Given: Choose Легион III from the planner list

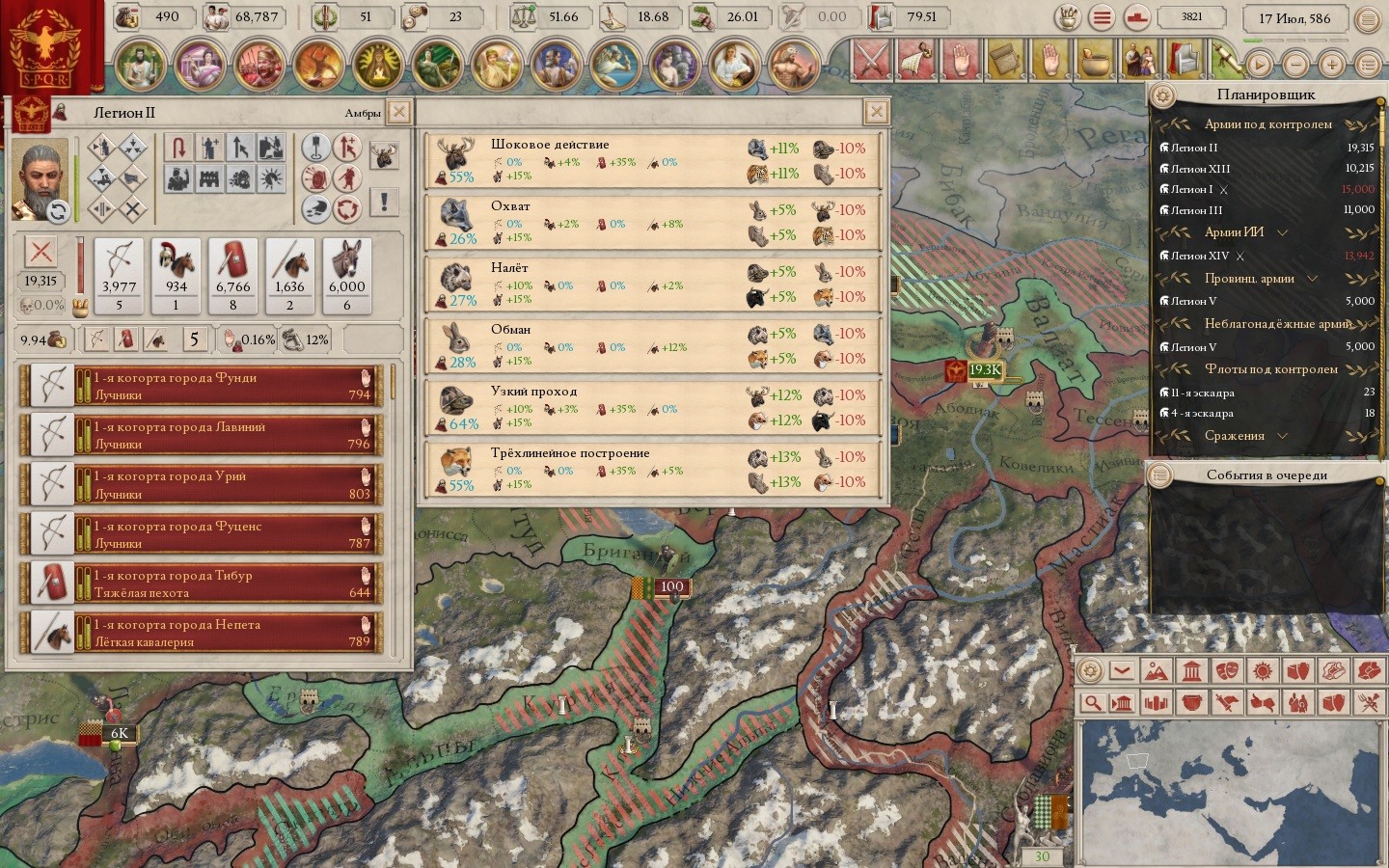Looking at the screenshot, I should click(1197, 210).
